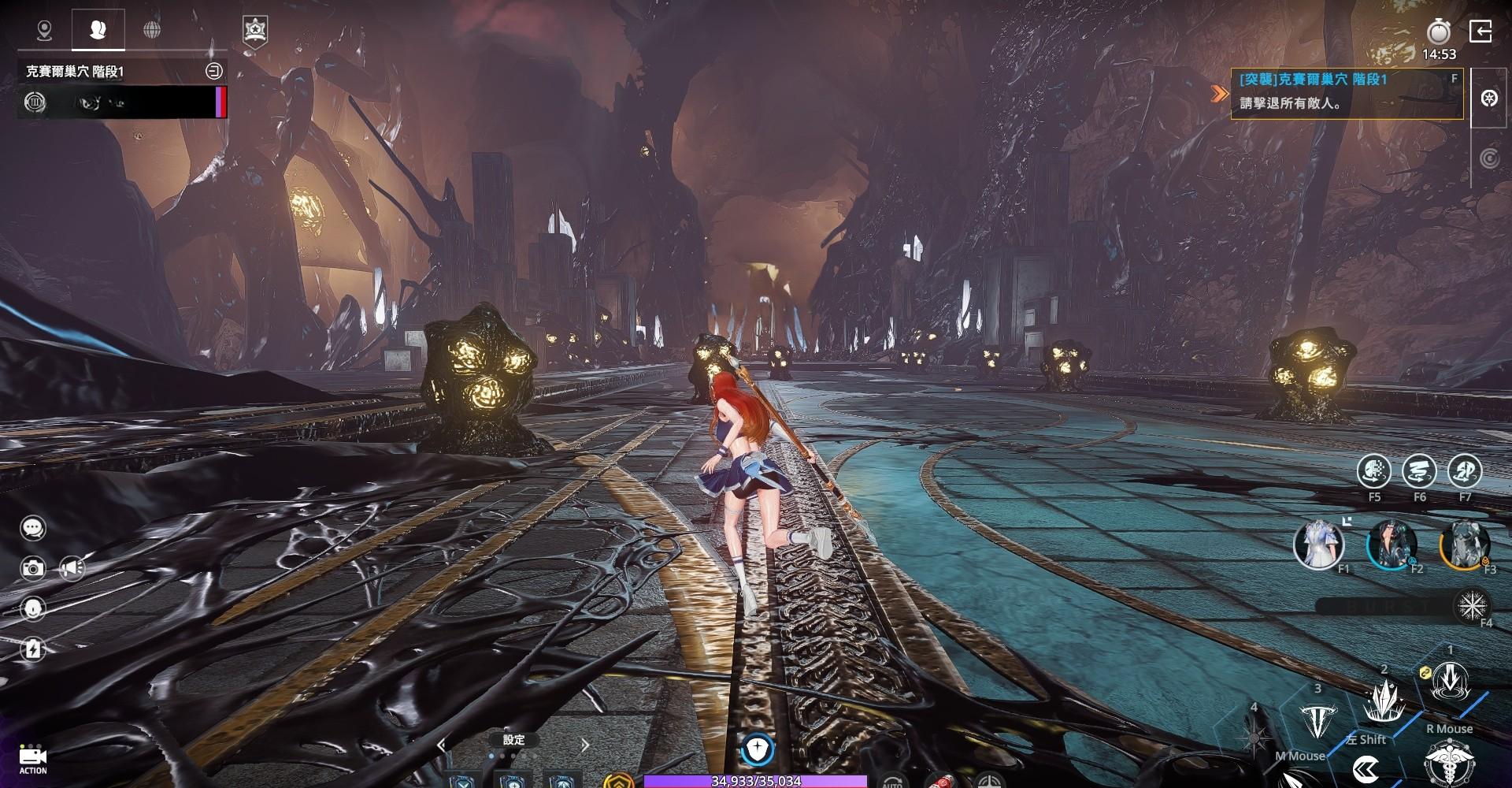Switch to the white dress character portrait
This screenshot has width=1512, height=788.
[1318, 544]
